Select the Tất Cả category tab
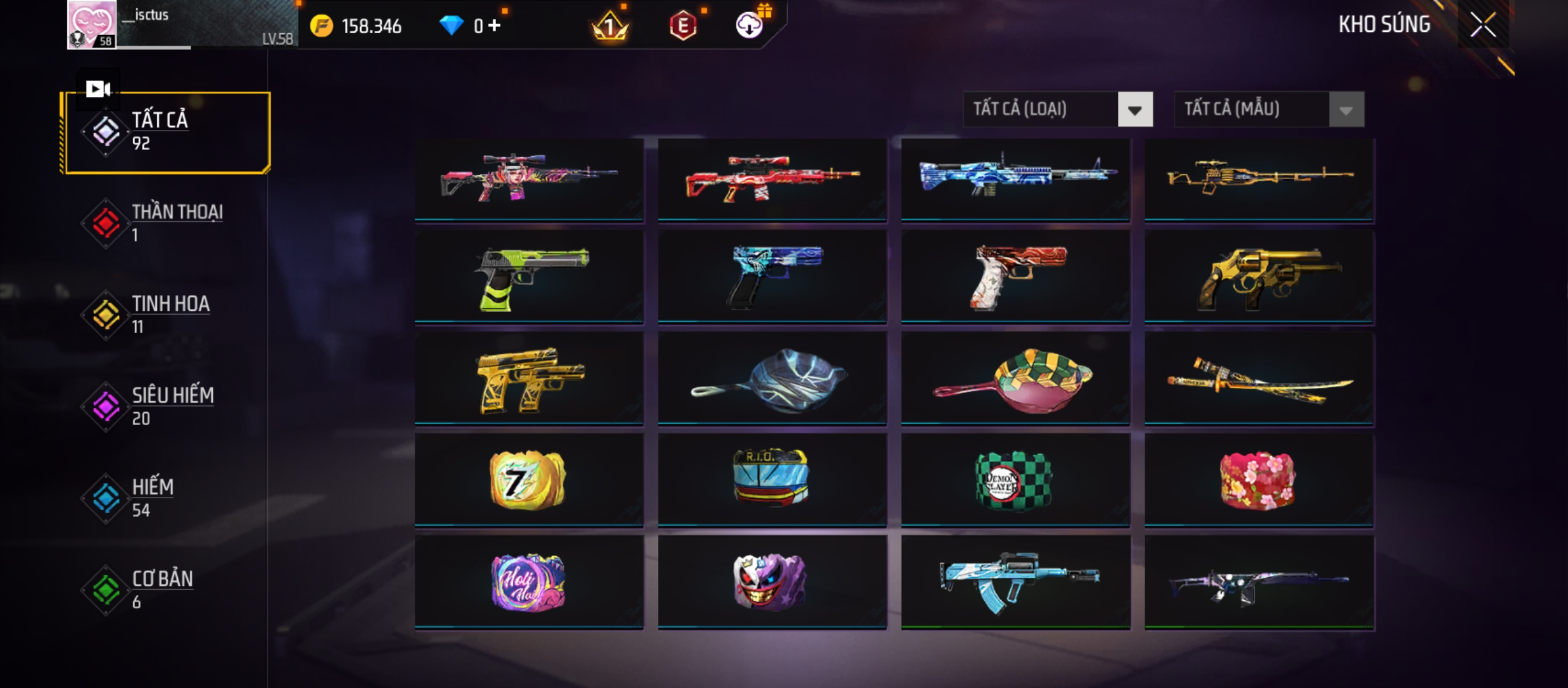This screenshot has width=1568, height=688. coord(167,132)
